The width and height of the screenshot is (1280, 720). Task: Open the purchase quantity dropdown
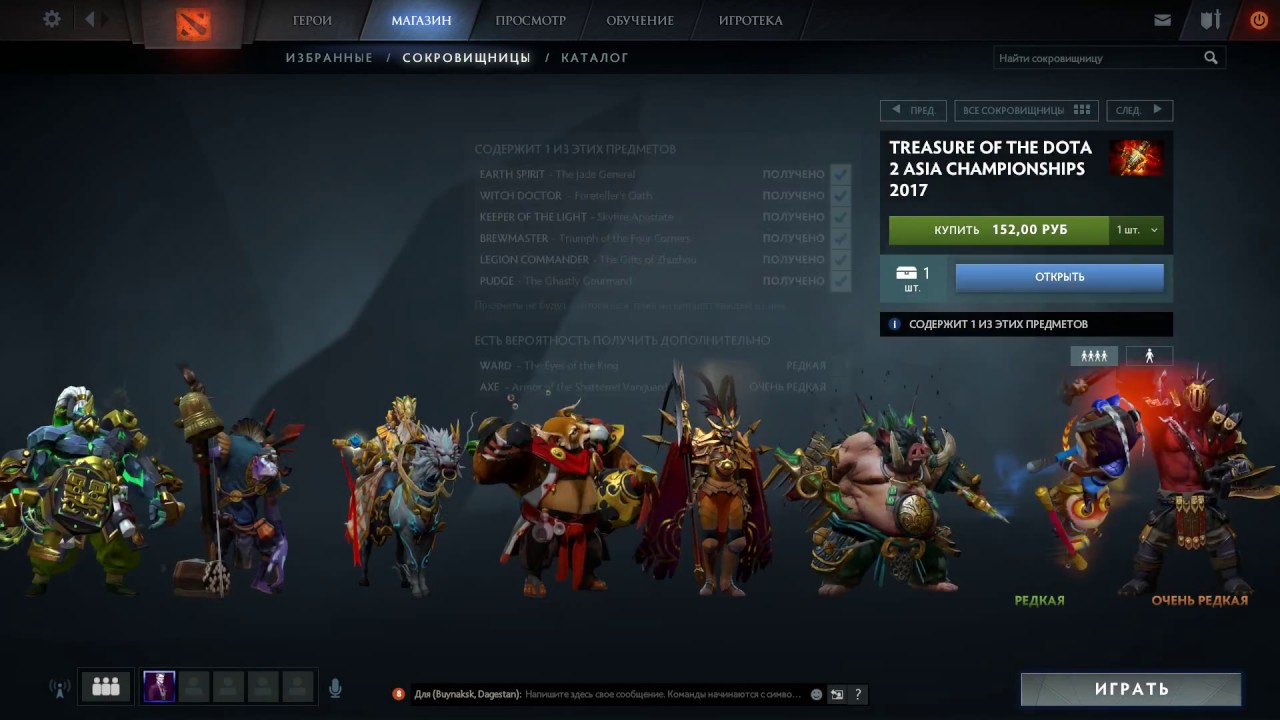click(1137, 230)
